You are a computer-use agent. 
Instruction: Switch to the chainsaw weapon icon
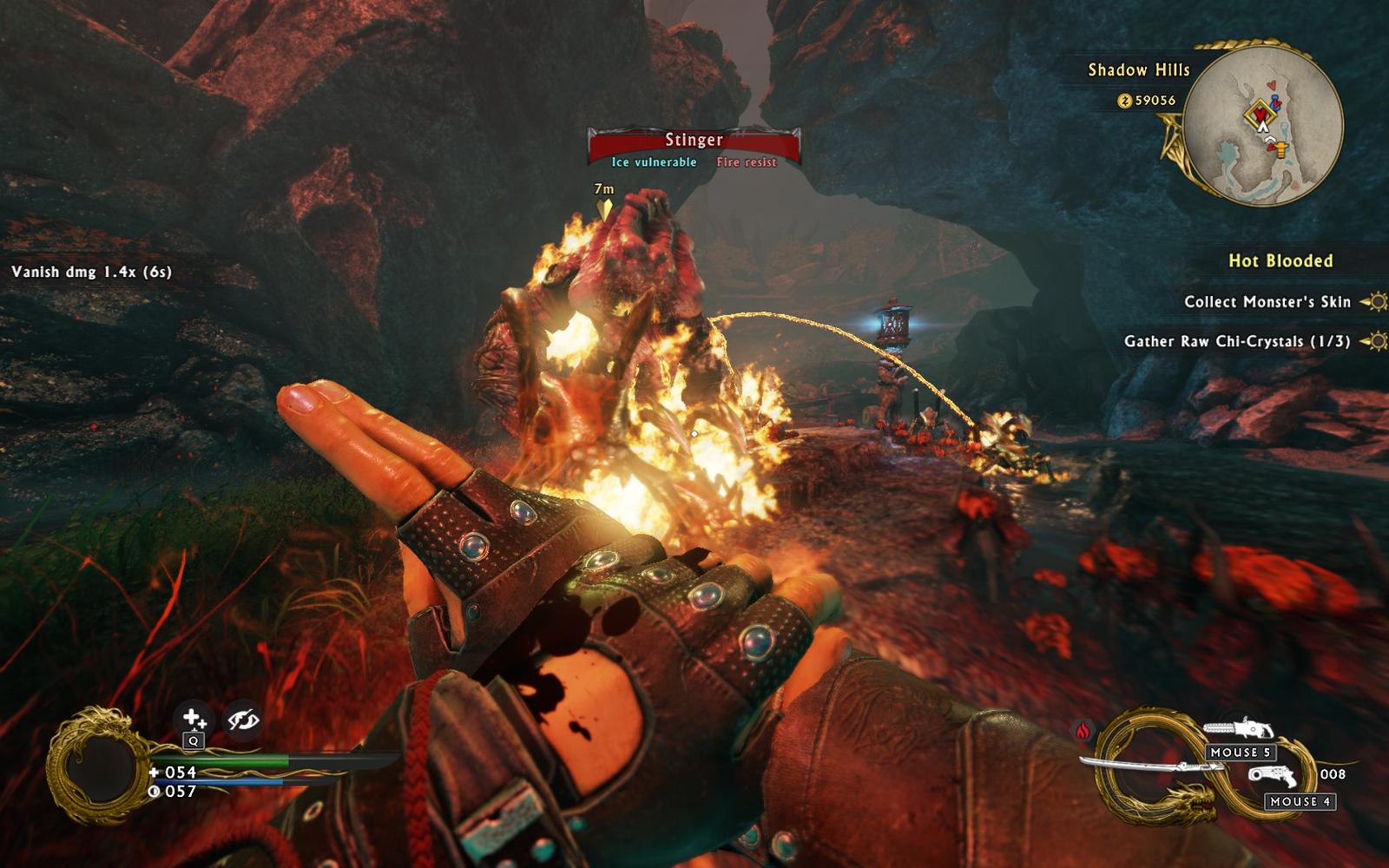pos(1239,731)
